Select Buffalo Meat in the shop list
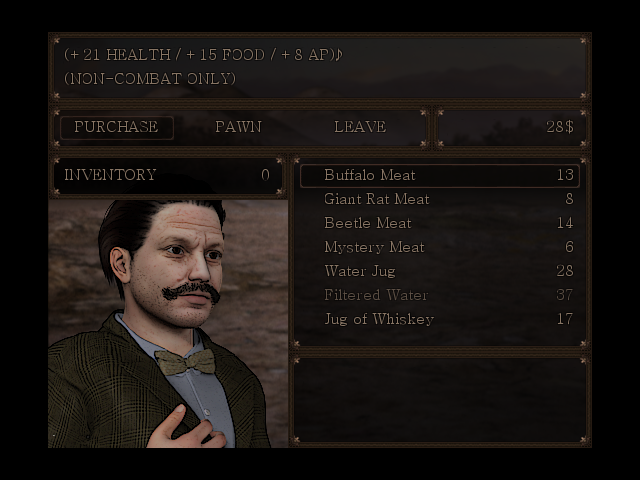Screen dimensions: 640x480 coord(439,175)
